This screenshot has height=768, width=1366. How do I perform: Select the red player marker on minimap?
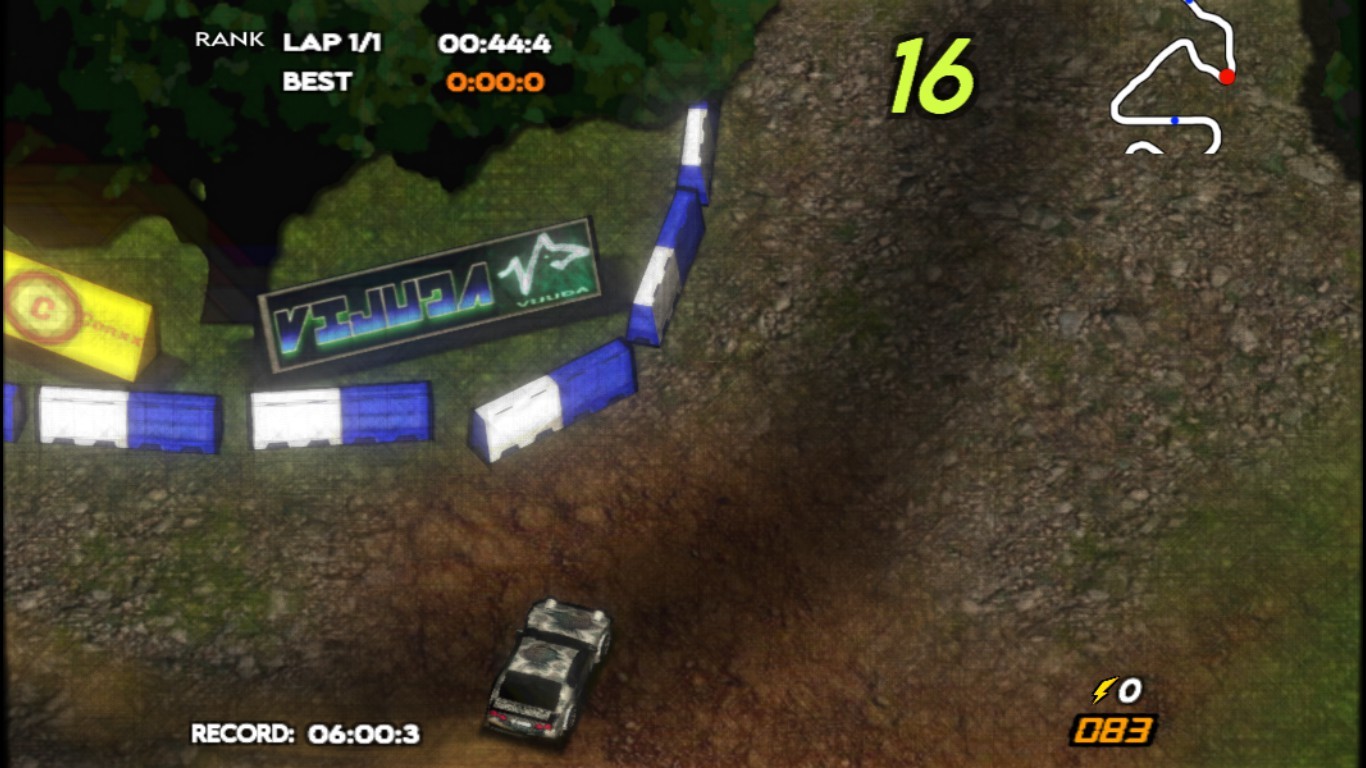[x=1228, y=75]
